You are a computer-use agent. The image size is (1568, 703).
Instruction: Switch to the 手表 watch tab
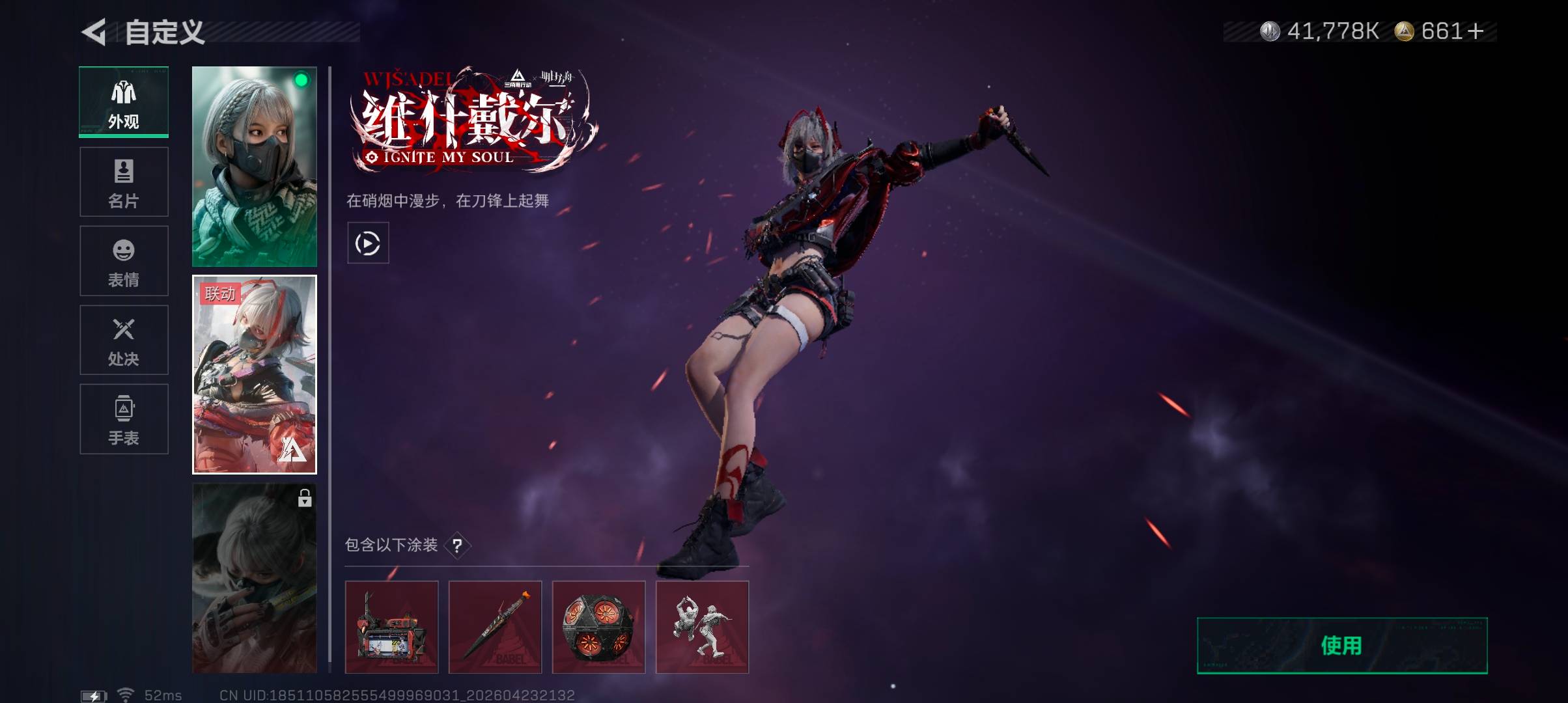tap(124, 419)
